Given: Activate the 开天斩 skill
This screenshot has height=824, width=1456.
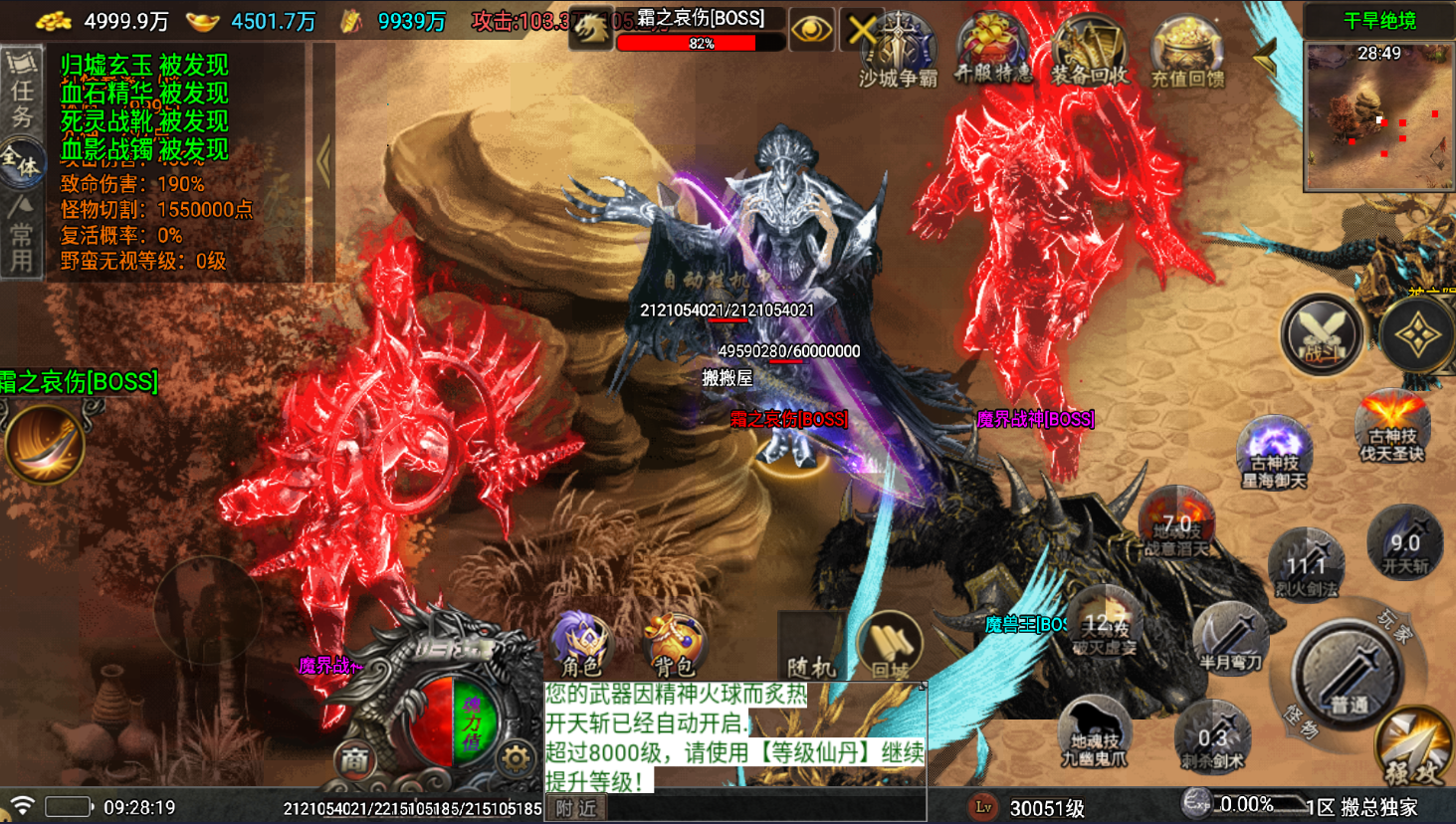Looking at the screenshot, I should click(1404, 544).
